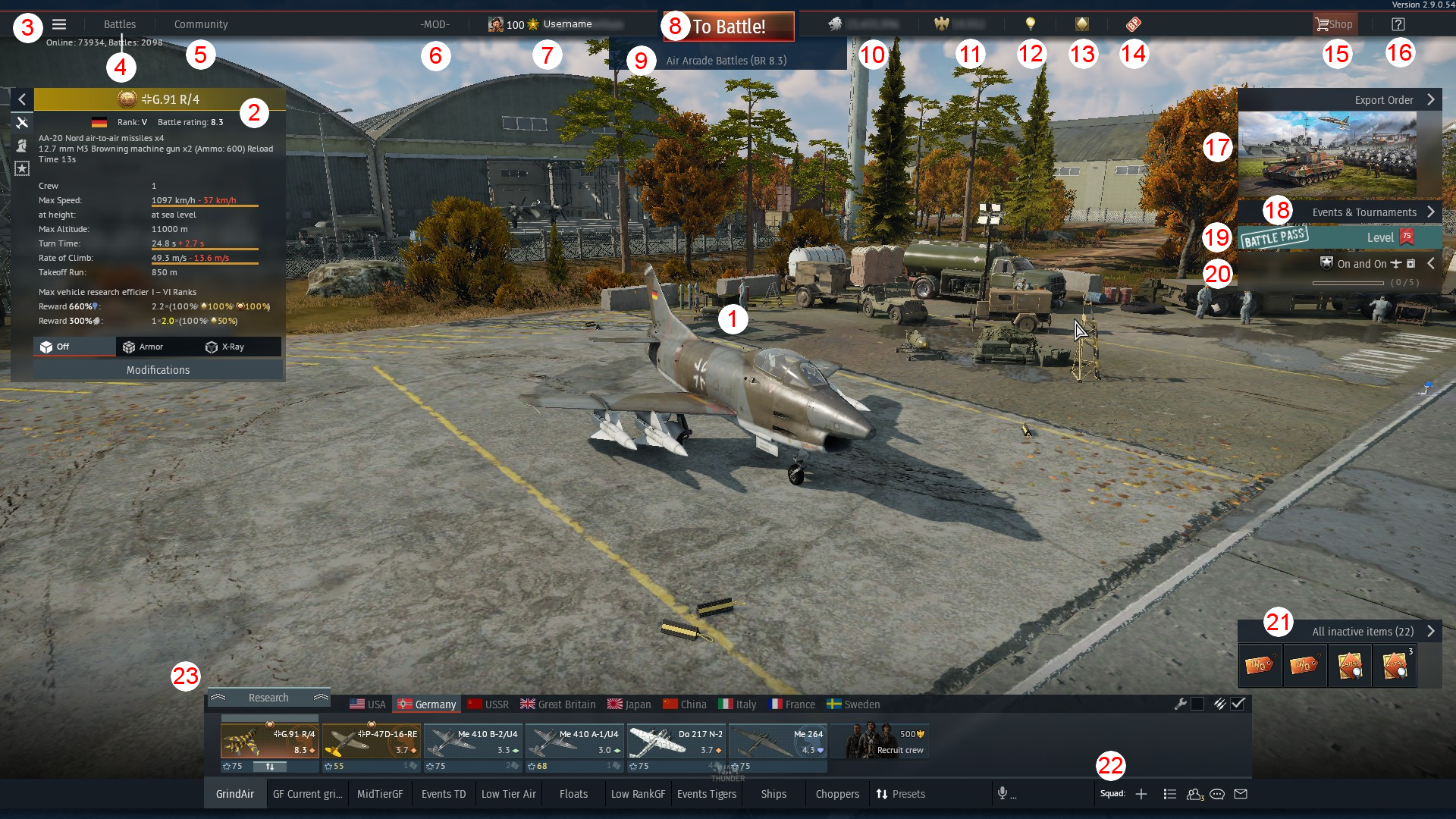The width and height of the screenshot is (1456, 819).
Task: Choose the Air Arcade Battles game mode
Action: [x=726, y=61]
